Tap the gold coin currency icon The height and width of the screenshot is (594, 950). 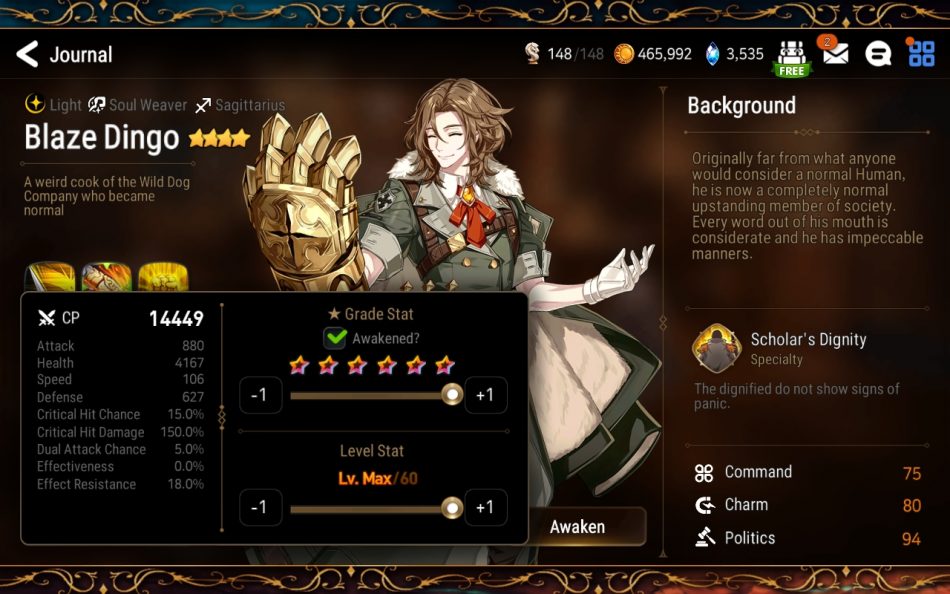623,54
